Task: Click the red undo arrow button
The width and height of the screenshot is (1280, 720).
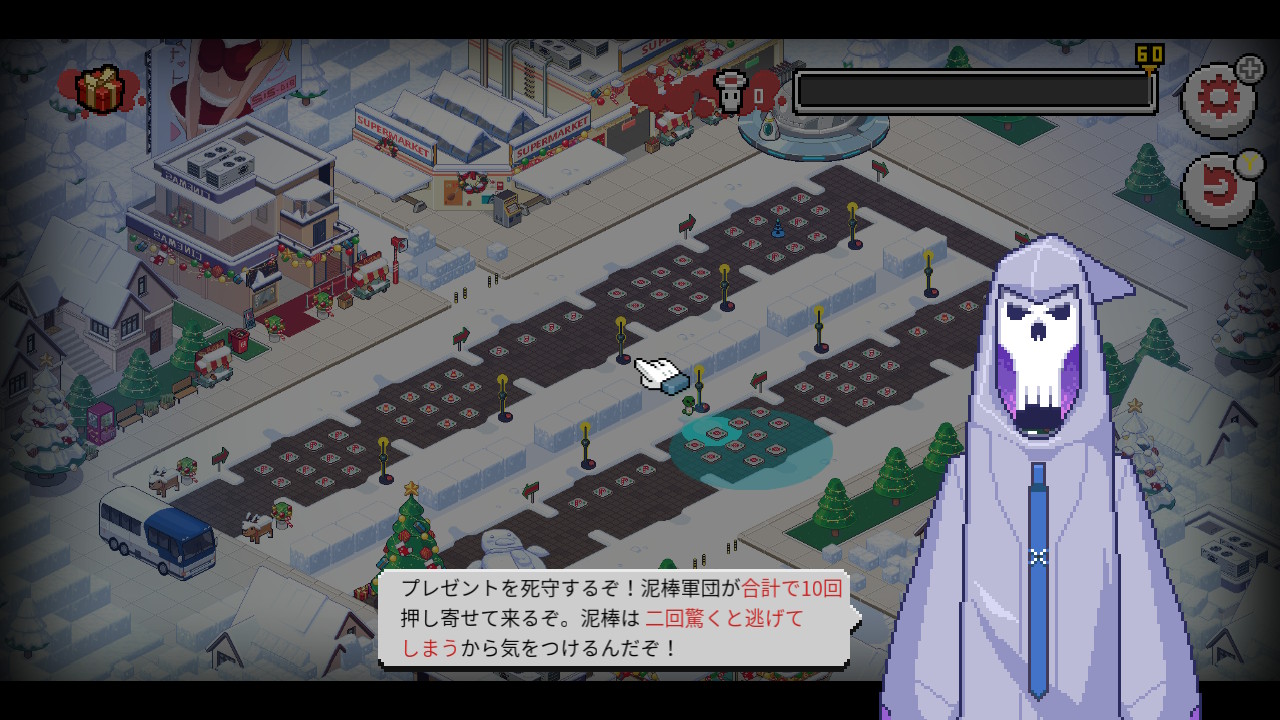Action: [1219, 189]
